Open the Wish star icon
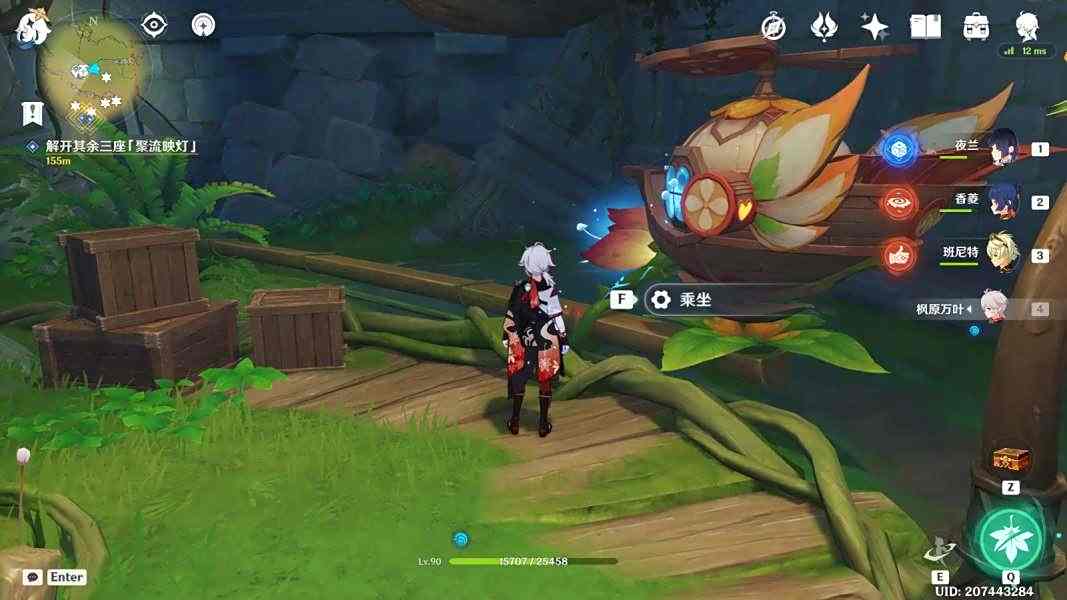1067x600 pixels. [876, 27]
